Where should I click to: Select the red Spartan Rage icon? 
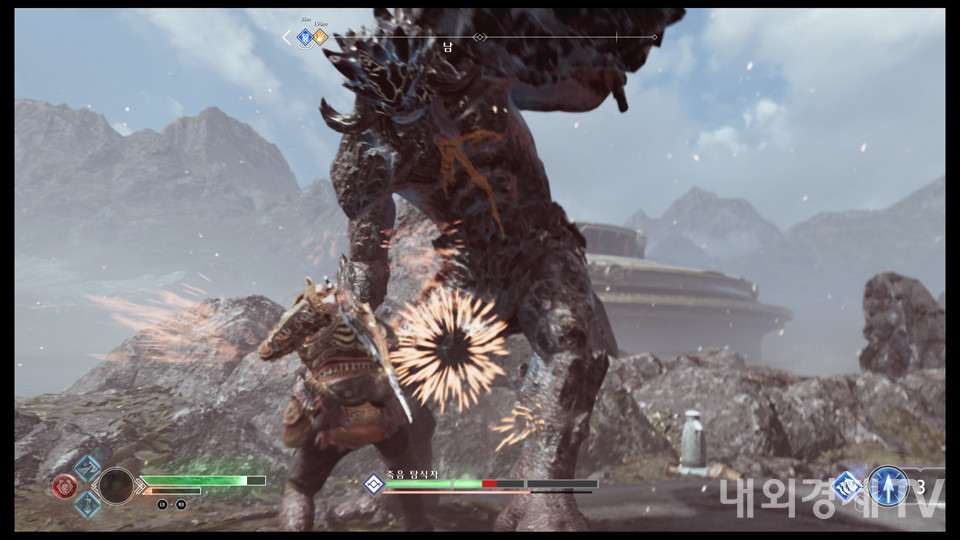[x=65, y=486]
